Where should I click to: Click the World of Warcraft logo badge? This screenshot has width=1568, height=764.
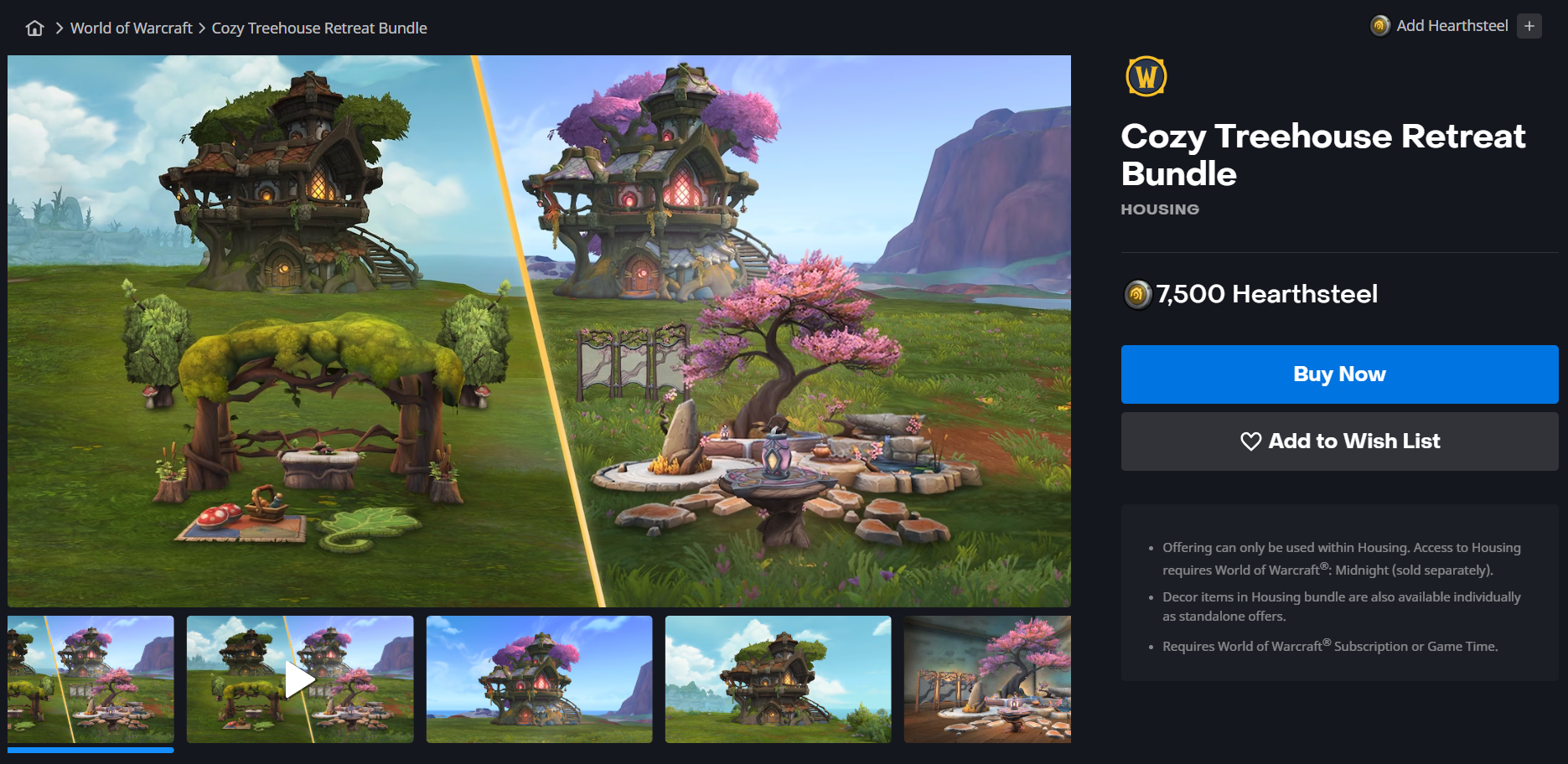(1145, 76)
